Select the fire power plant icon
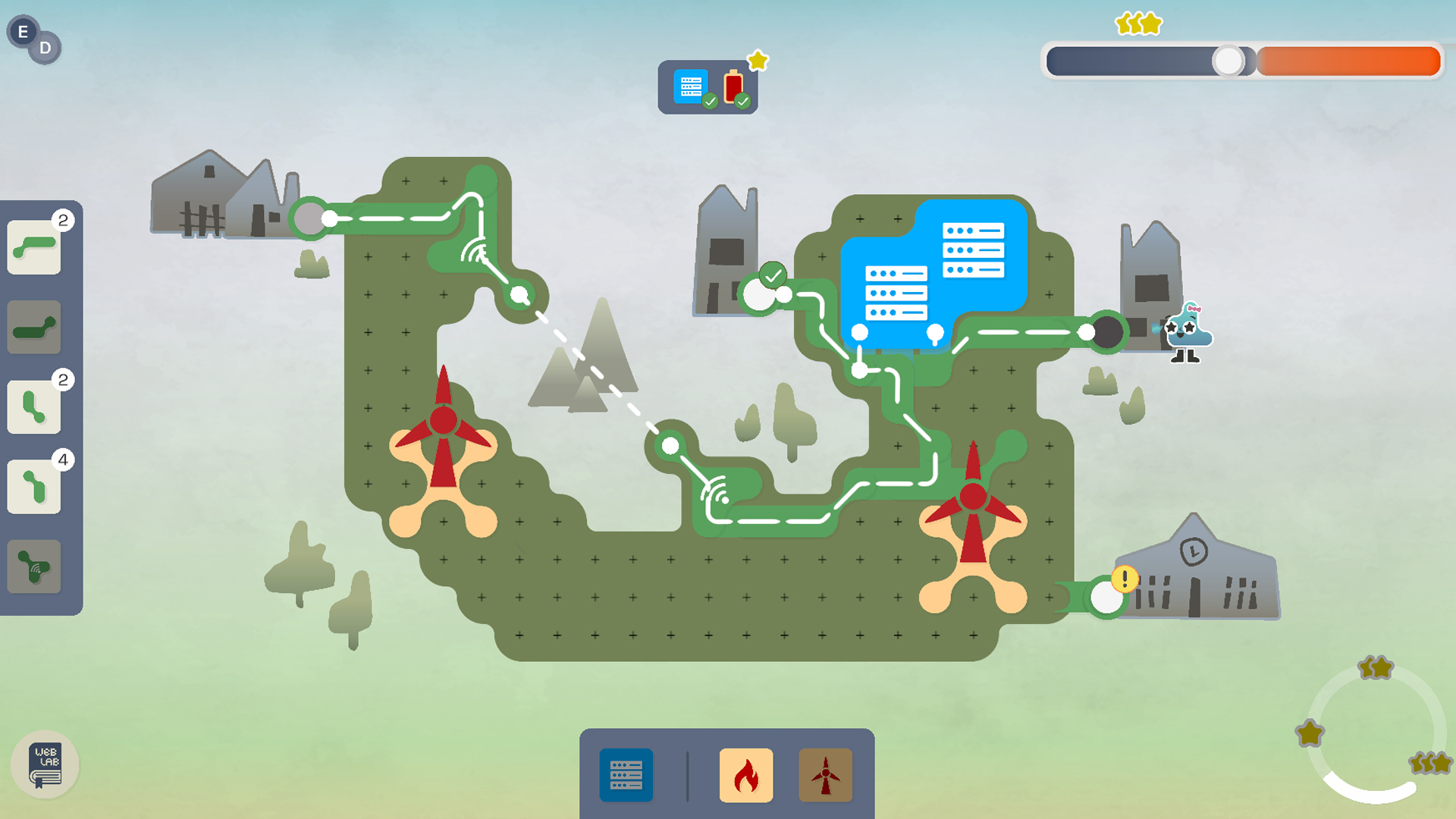The height and width of the screenshot is (819, 1456). [746, 775]
